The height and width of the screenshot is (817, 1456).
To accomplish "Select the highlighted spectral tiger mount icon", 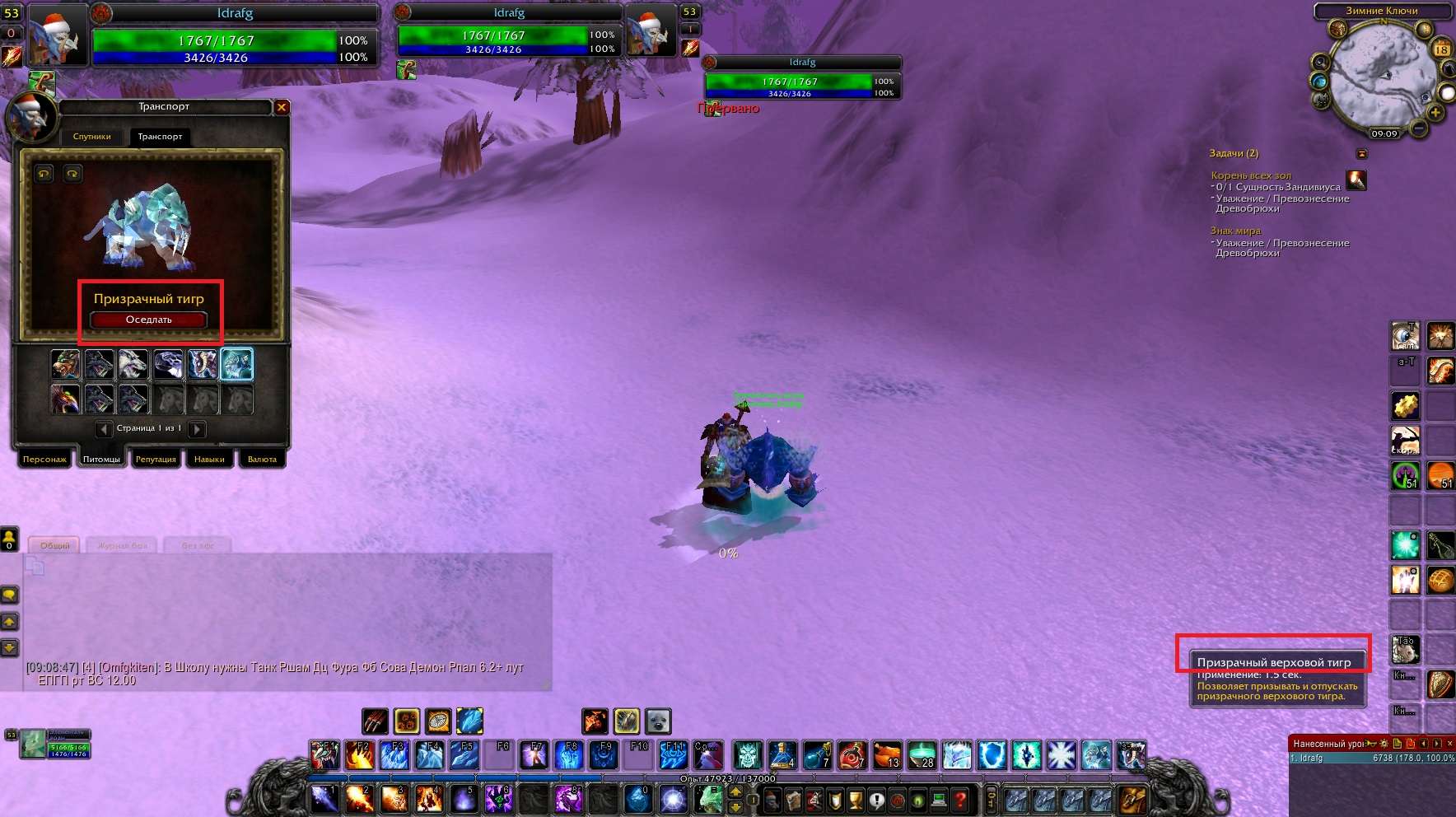I will pos(237,364).
